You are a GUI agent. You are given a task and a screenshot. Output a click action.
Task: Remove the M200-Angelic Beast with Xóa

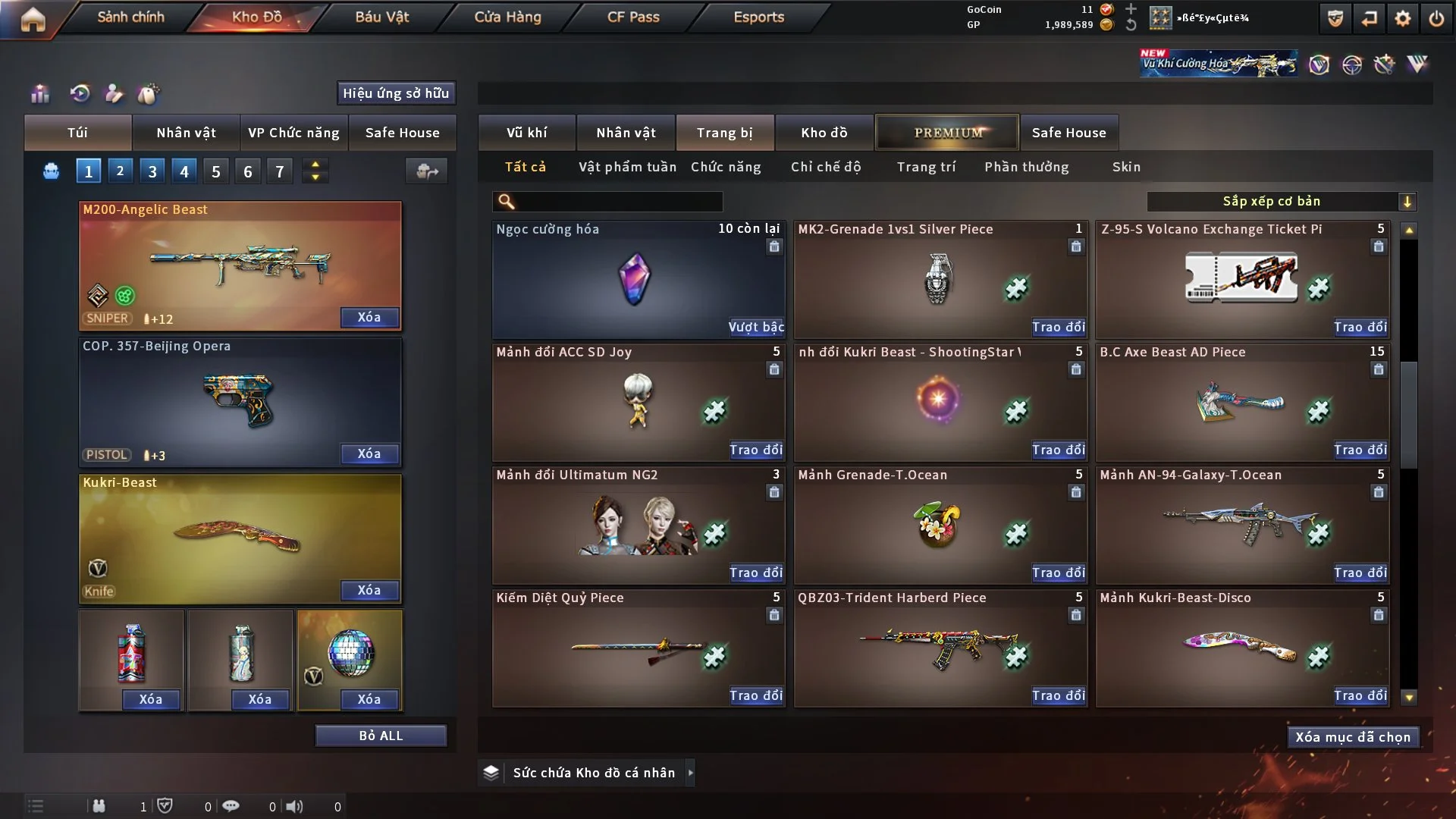click(369, 317)
